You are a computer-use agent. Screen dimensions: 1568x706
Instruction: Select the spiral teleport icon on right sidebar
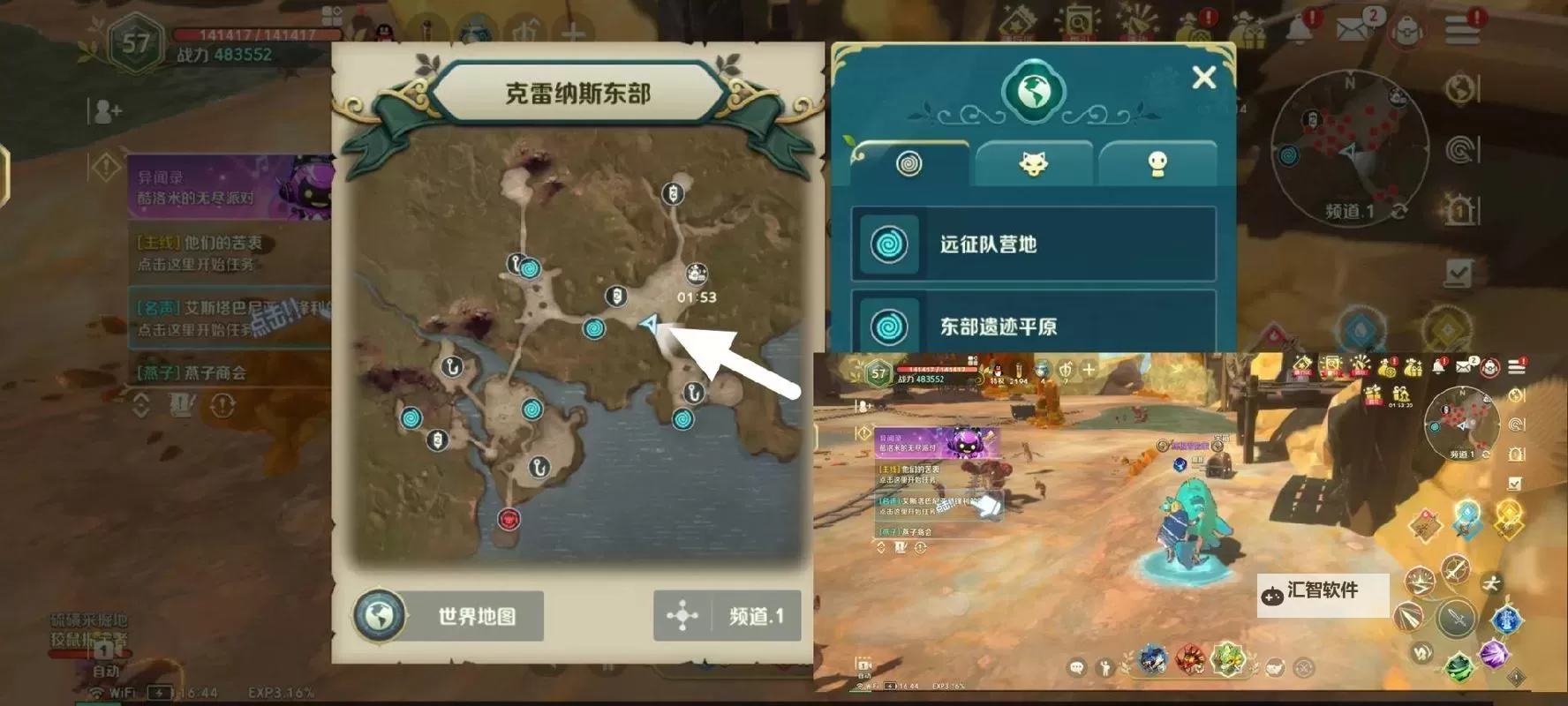[1459, 148]
